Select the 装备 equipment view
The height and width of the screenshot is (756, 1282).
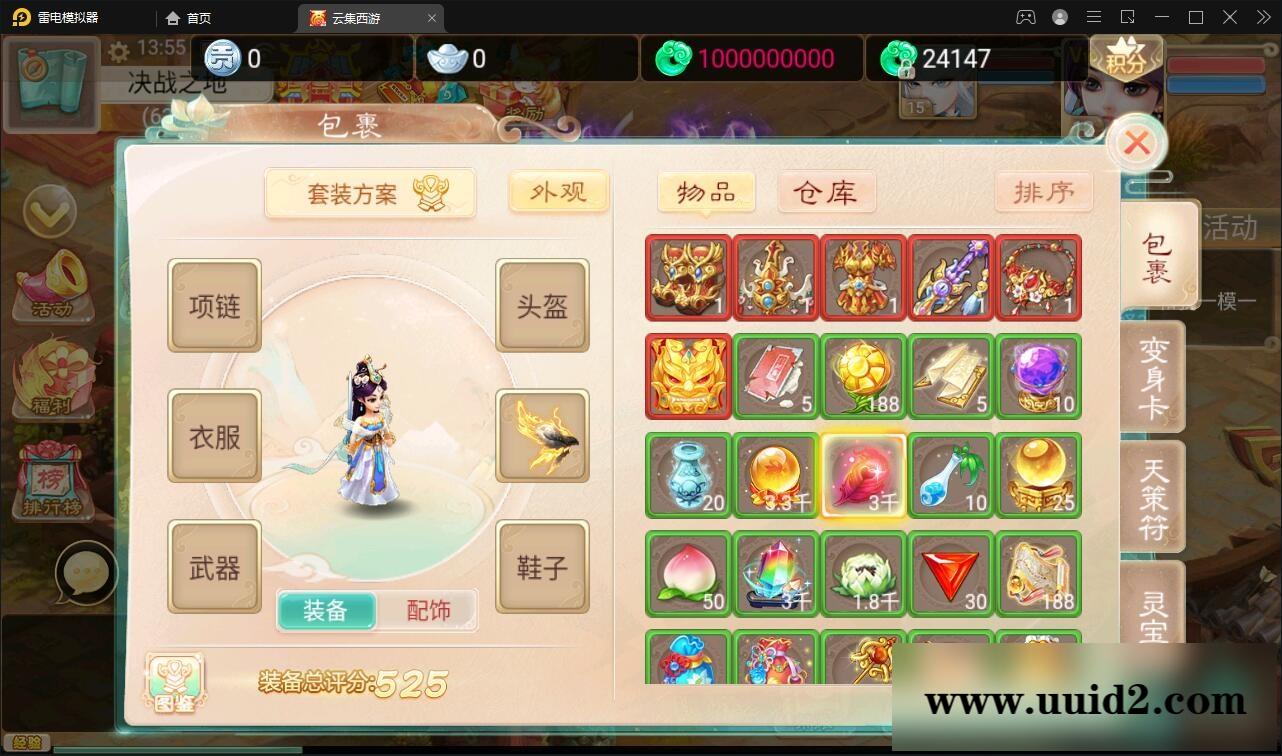(x=327, y=610)
